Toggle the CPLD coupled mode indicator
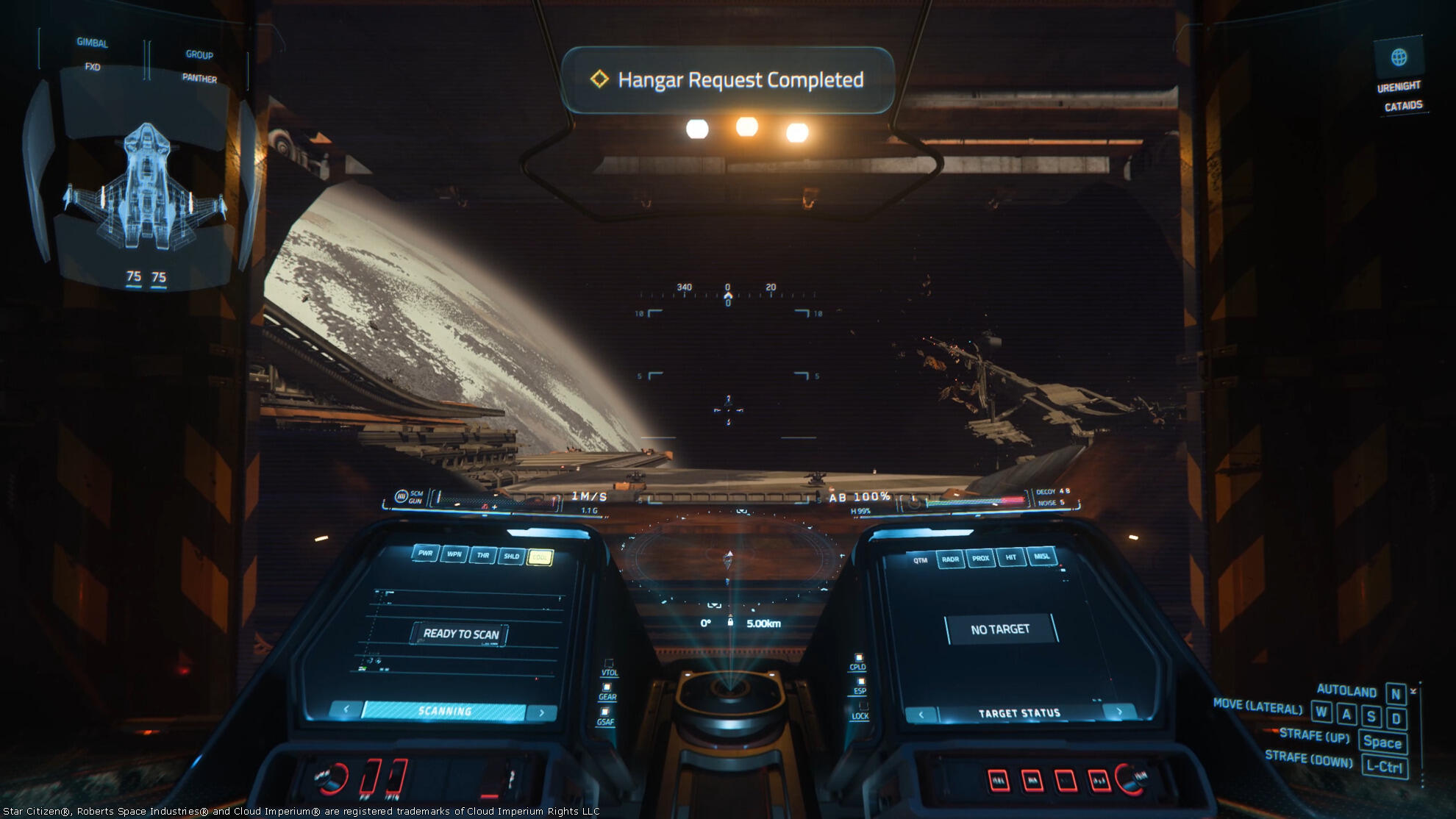 pyautogui.click(x=857, y=662)
